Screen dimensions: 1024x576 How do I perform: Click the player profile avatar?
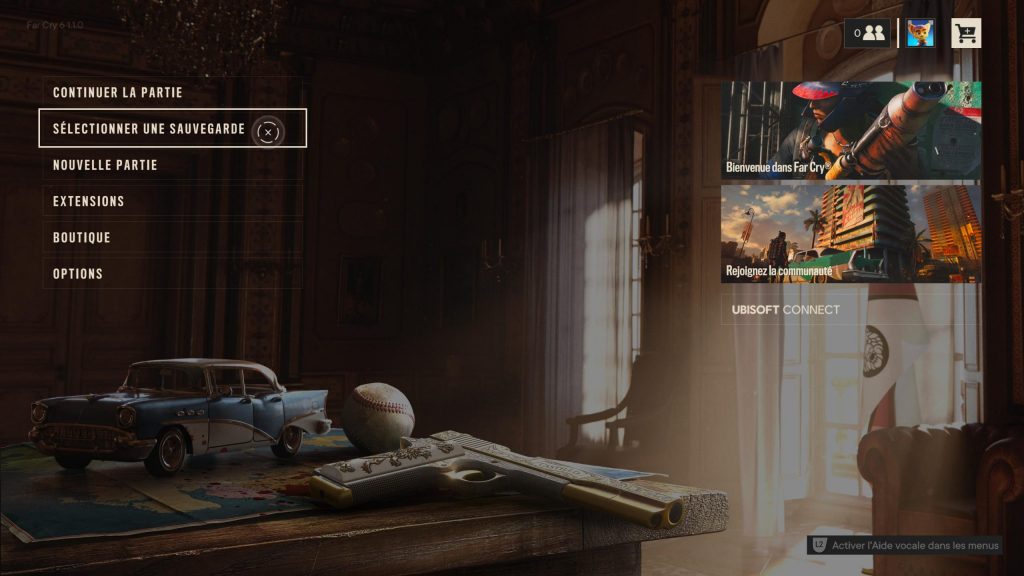click(920, 33)
